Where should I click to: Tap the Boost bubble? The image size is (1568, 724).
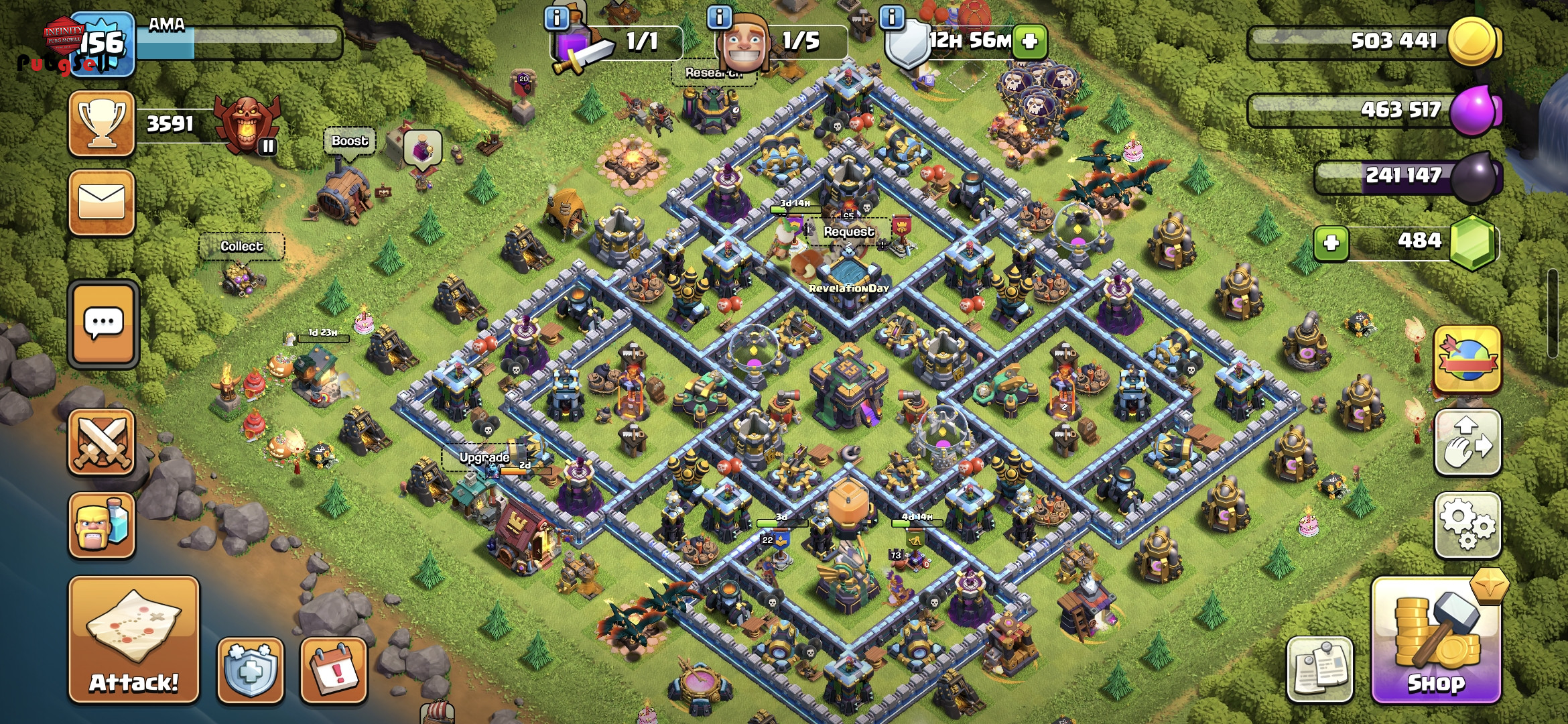(349, 141)
